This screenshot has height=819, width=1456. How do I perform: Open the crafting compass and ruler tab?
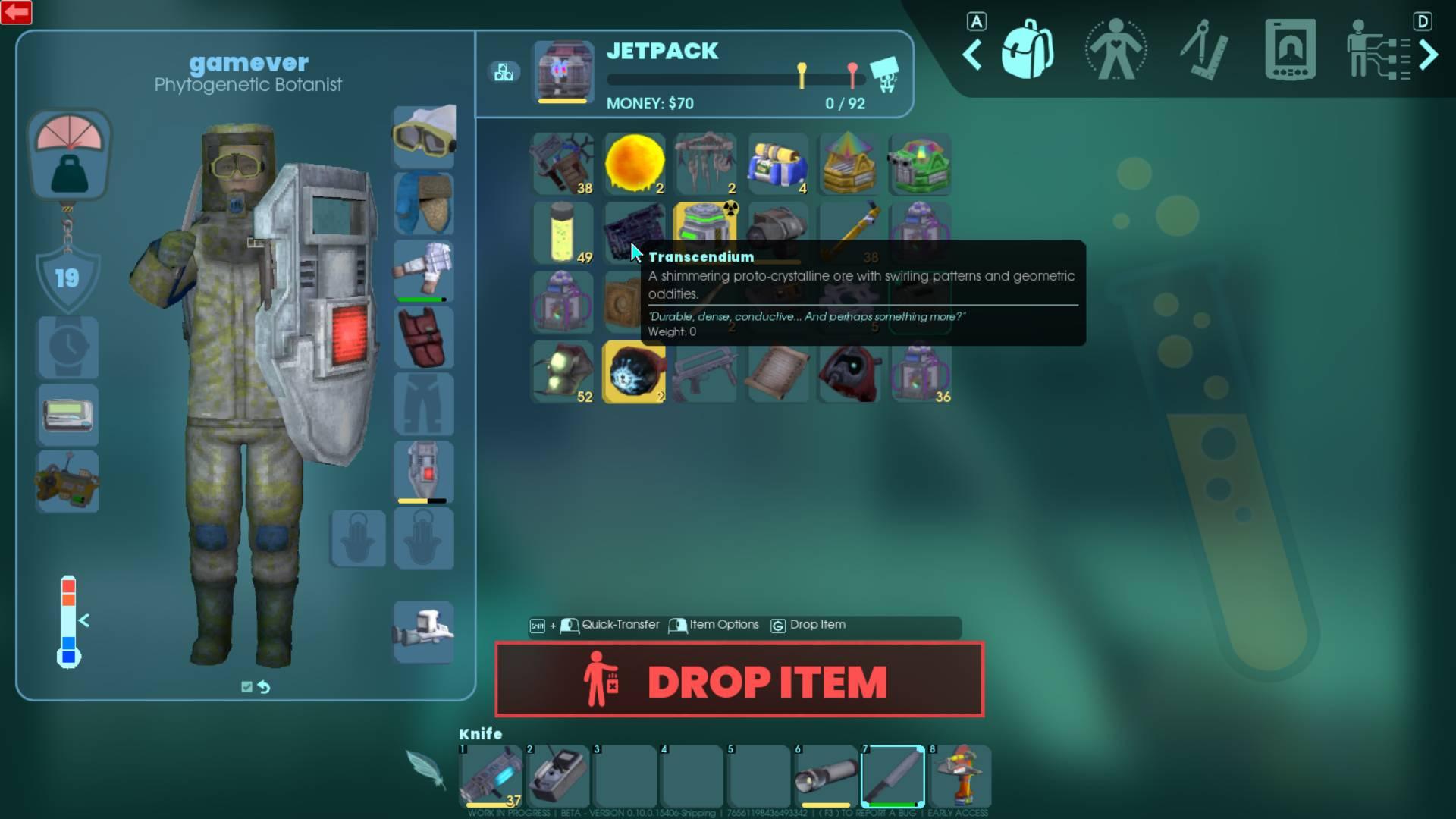click(x=1203, y=52)
